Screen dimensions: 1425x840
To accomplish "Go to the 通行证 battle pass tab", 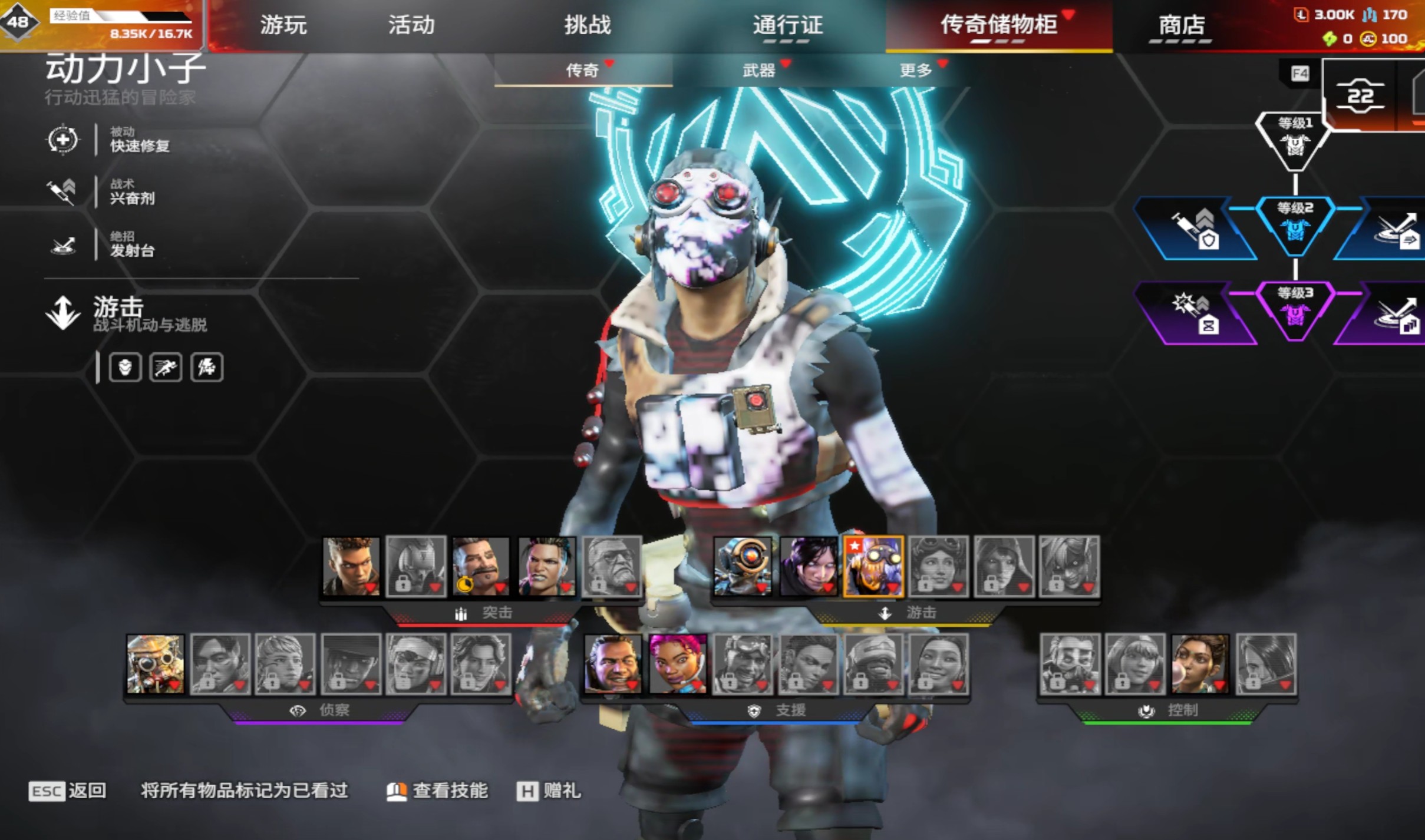I will click(x=787, y=25).
